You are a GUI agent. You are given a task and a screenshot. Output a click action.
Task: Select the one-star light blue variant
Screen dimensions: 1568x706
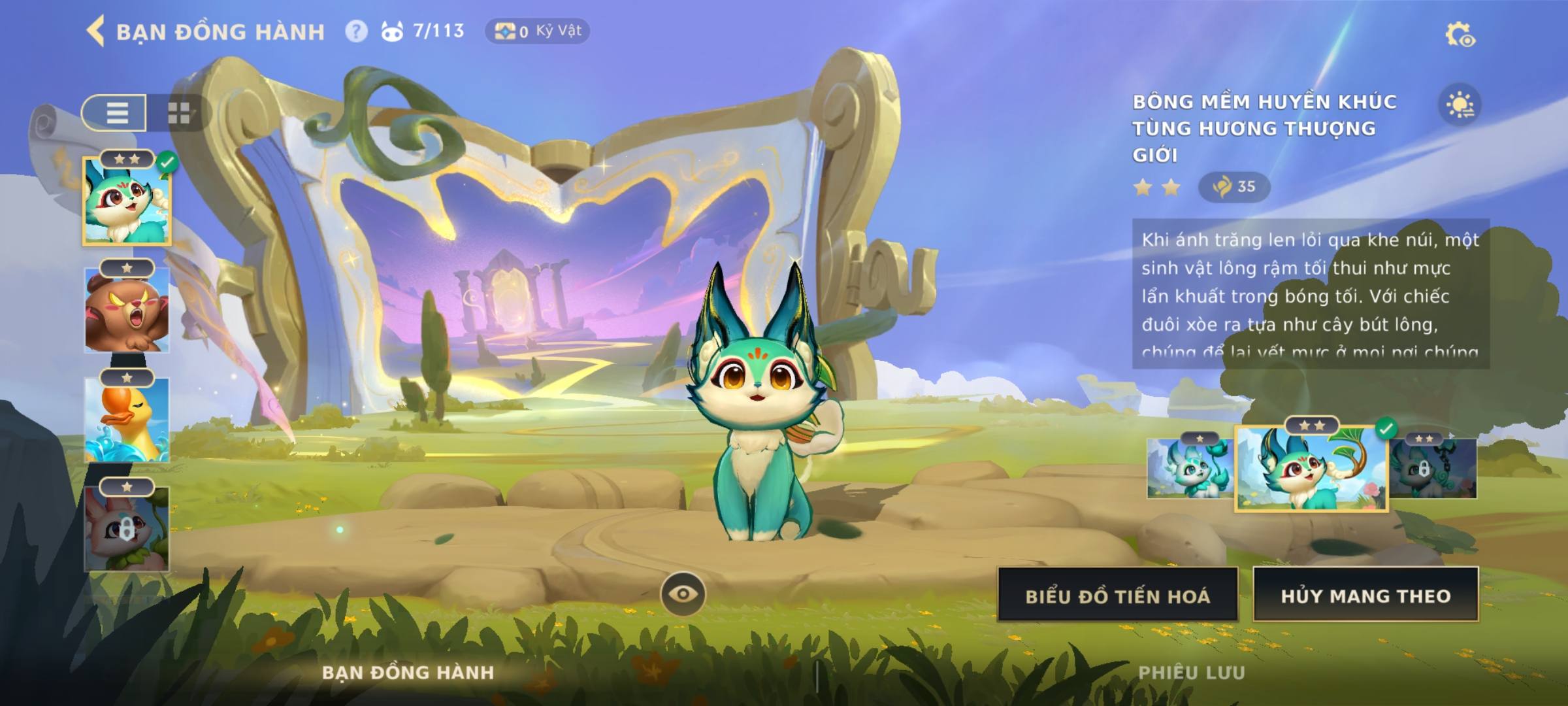[1190, 469]
